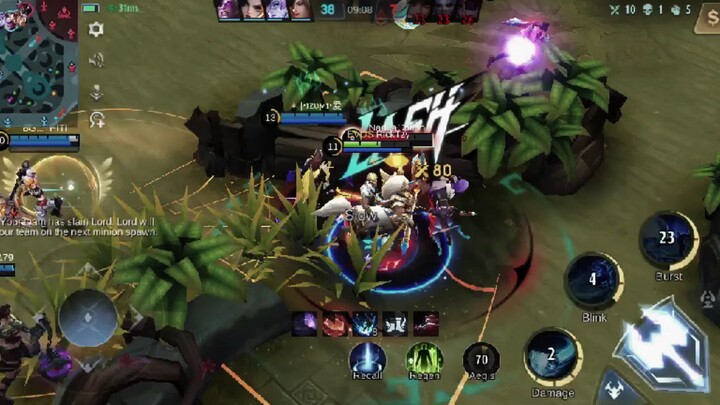720x405 pixels.
Task: Tap the quick chat icon below microphone
Action: [96, 120]
